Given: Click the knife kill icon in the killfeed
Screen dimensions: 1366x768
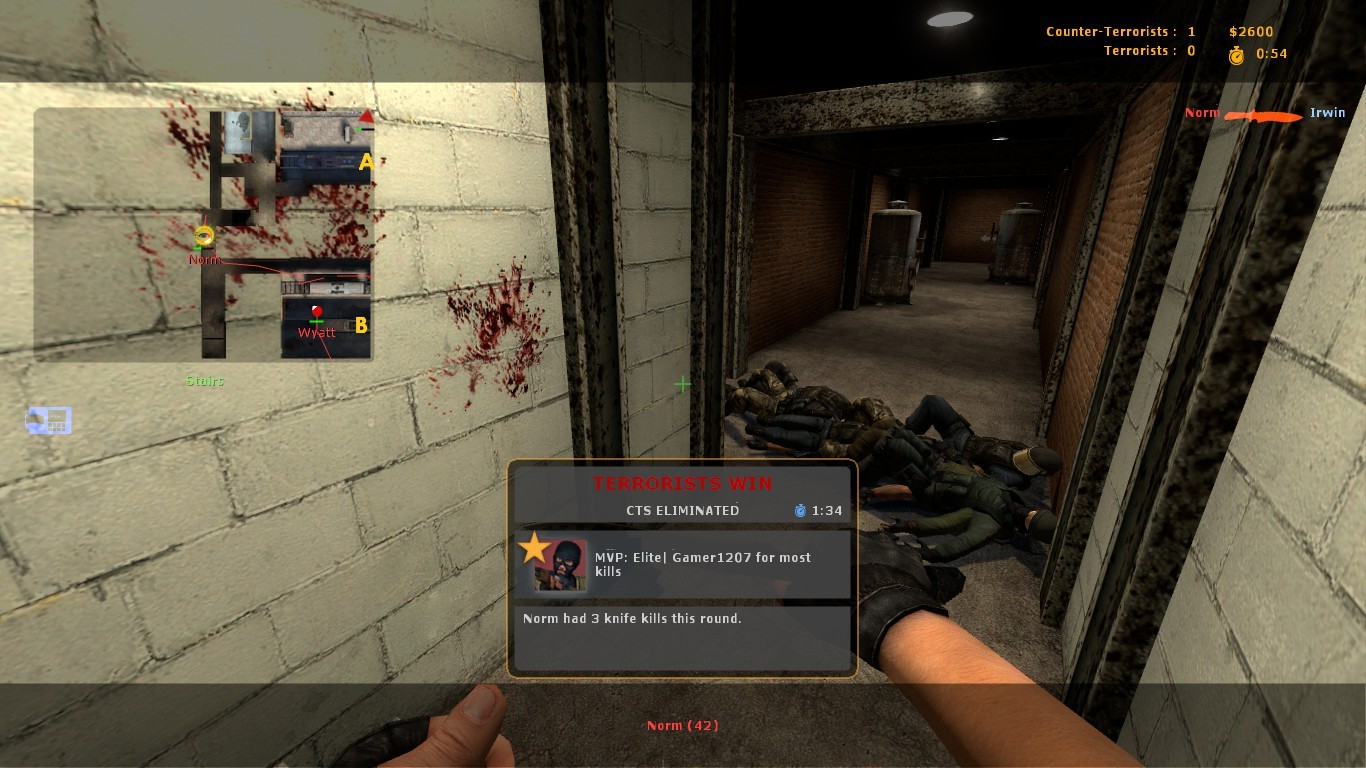Looking at the screenshot, I should [1264, 116].
